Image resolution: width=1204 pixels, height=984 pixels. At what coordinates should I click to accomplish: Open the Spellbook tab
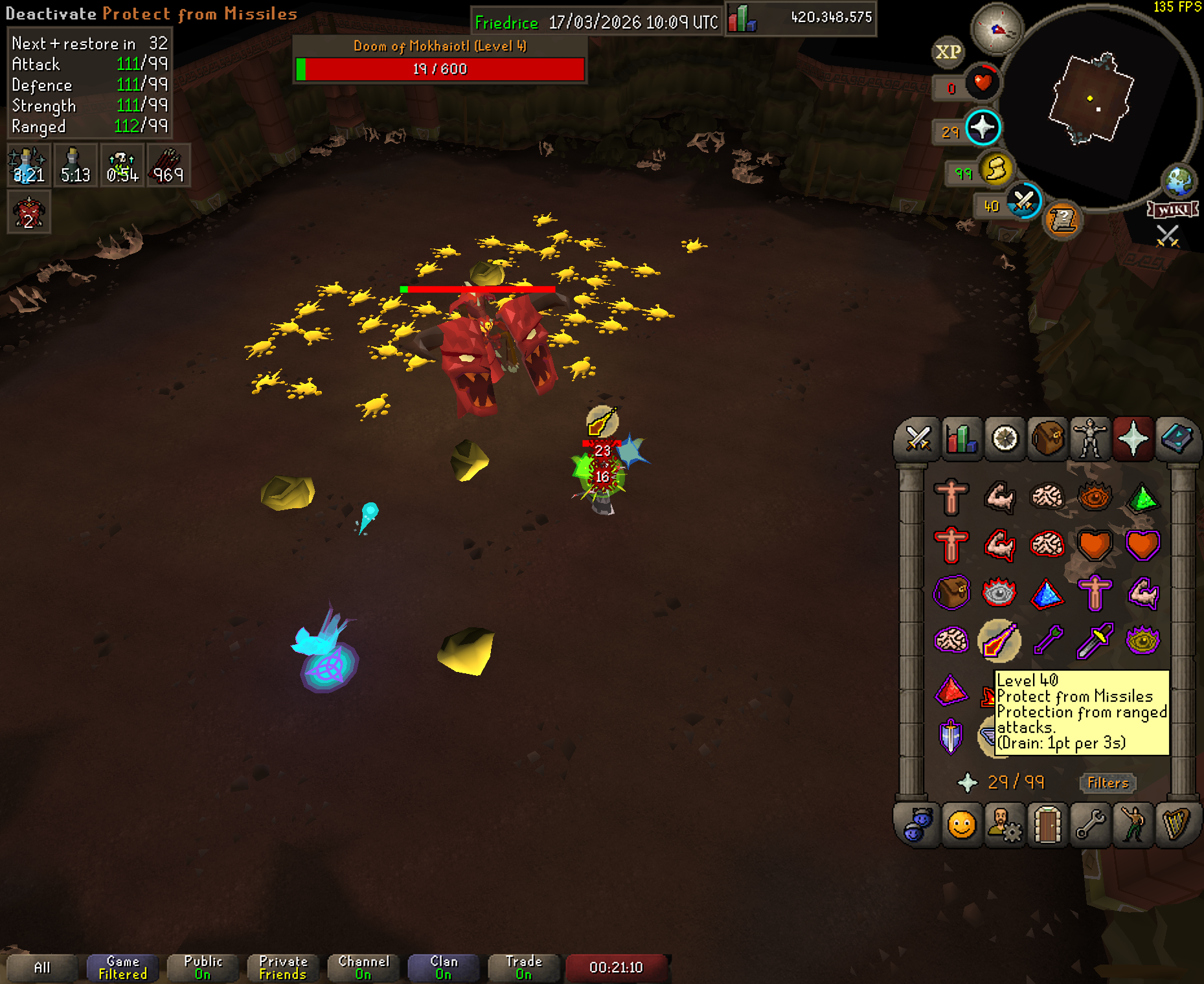(x=1177, y=440)
